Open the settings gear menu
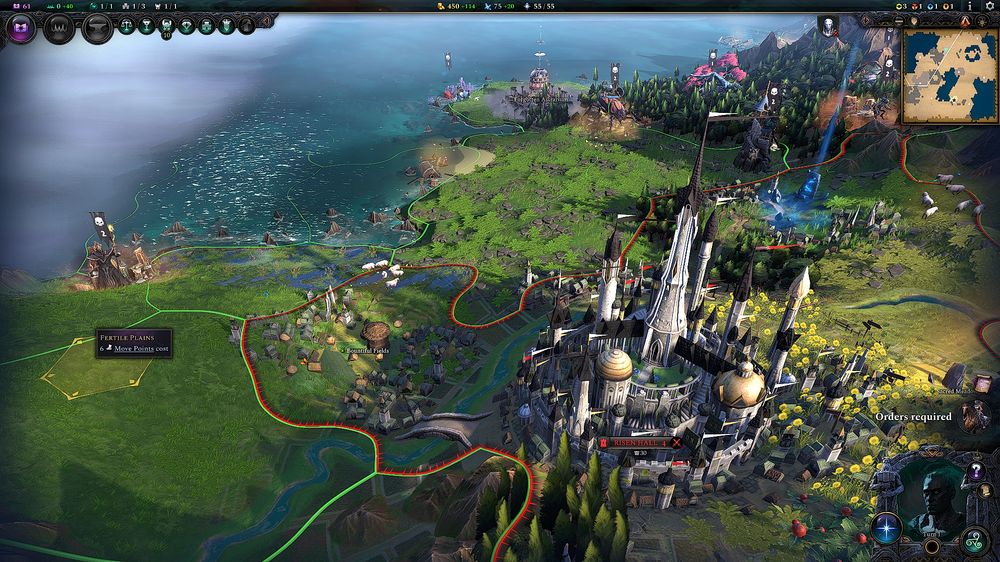Viewport: 1000px width, 562px height. 989,6
